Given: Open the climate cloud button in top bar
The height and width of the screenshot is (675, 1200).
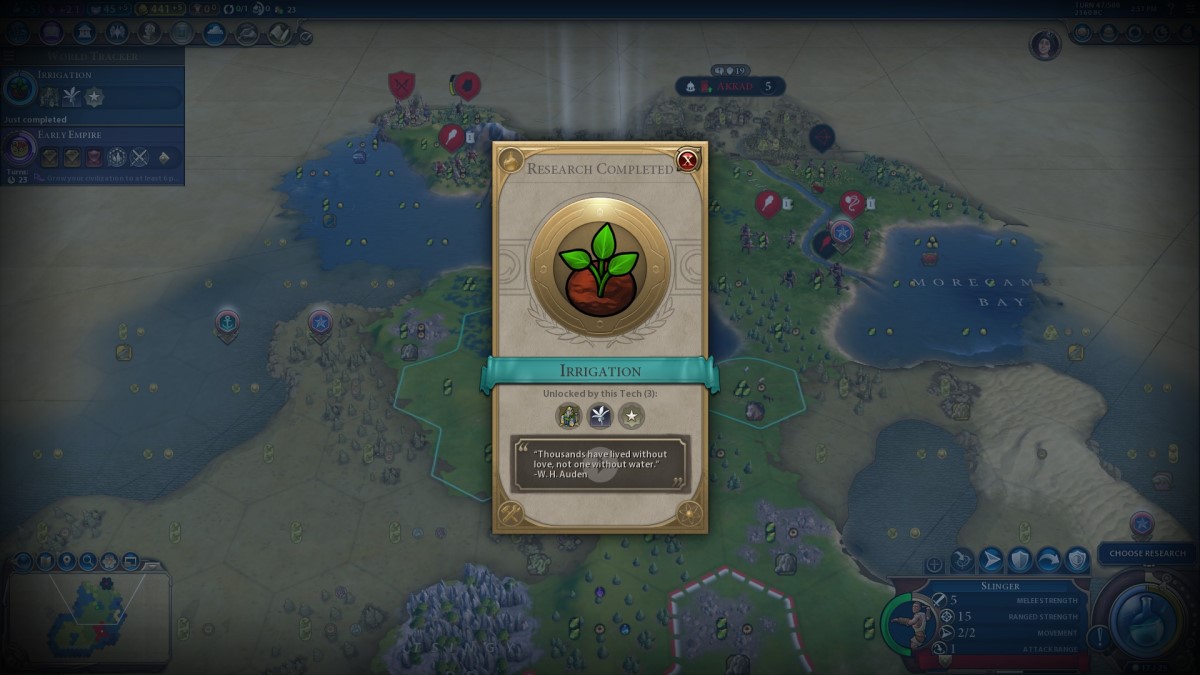Looking at the screenshot, I should (x=215, y=33).
